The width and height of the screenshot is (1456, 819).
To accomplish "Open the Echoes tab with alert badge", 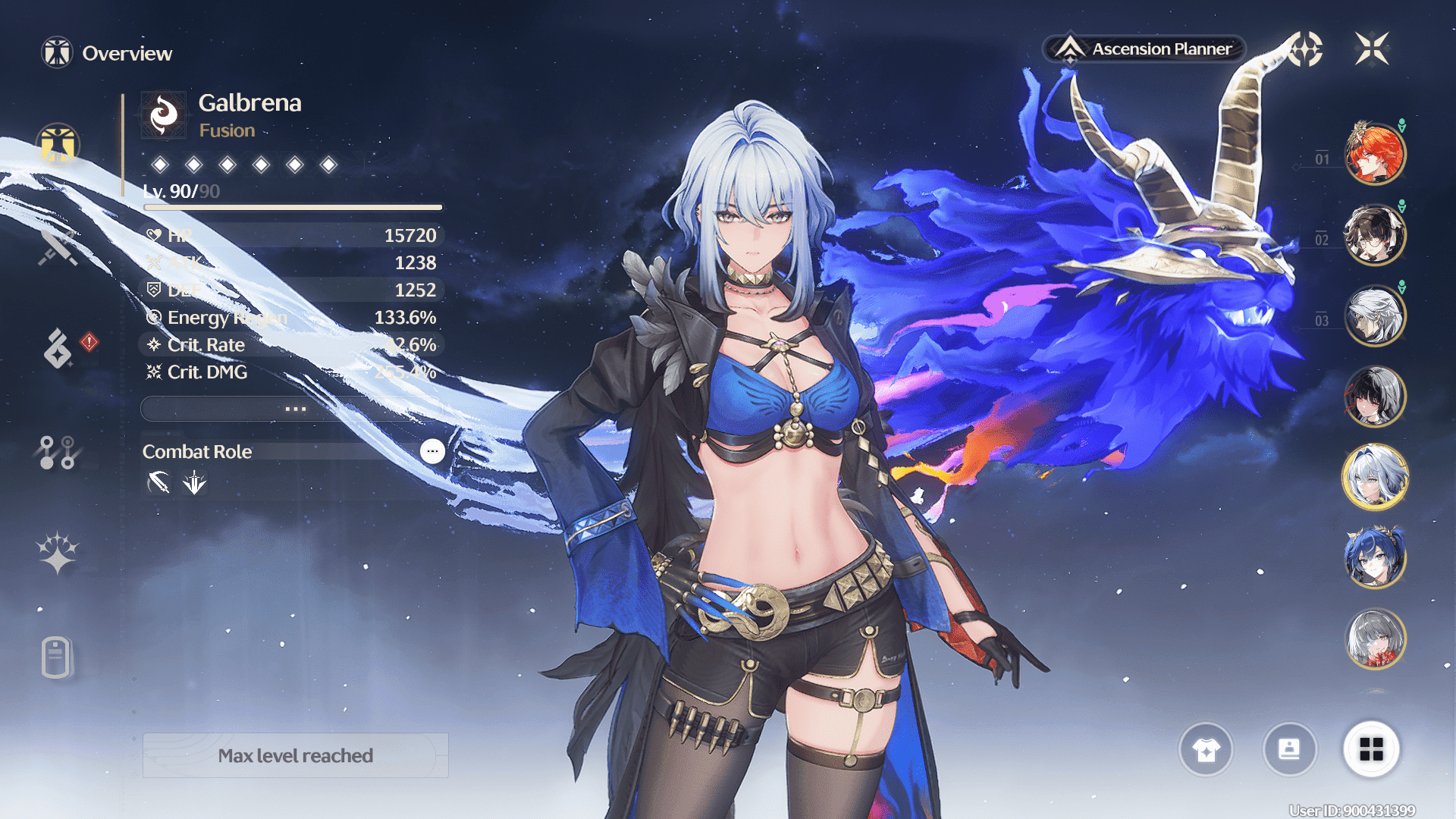I will tap(58, 348).
